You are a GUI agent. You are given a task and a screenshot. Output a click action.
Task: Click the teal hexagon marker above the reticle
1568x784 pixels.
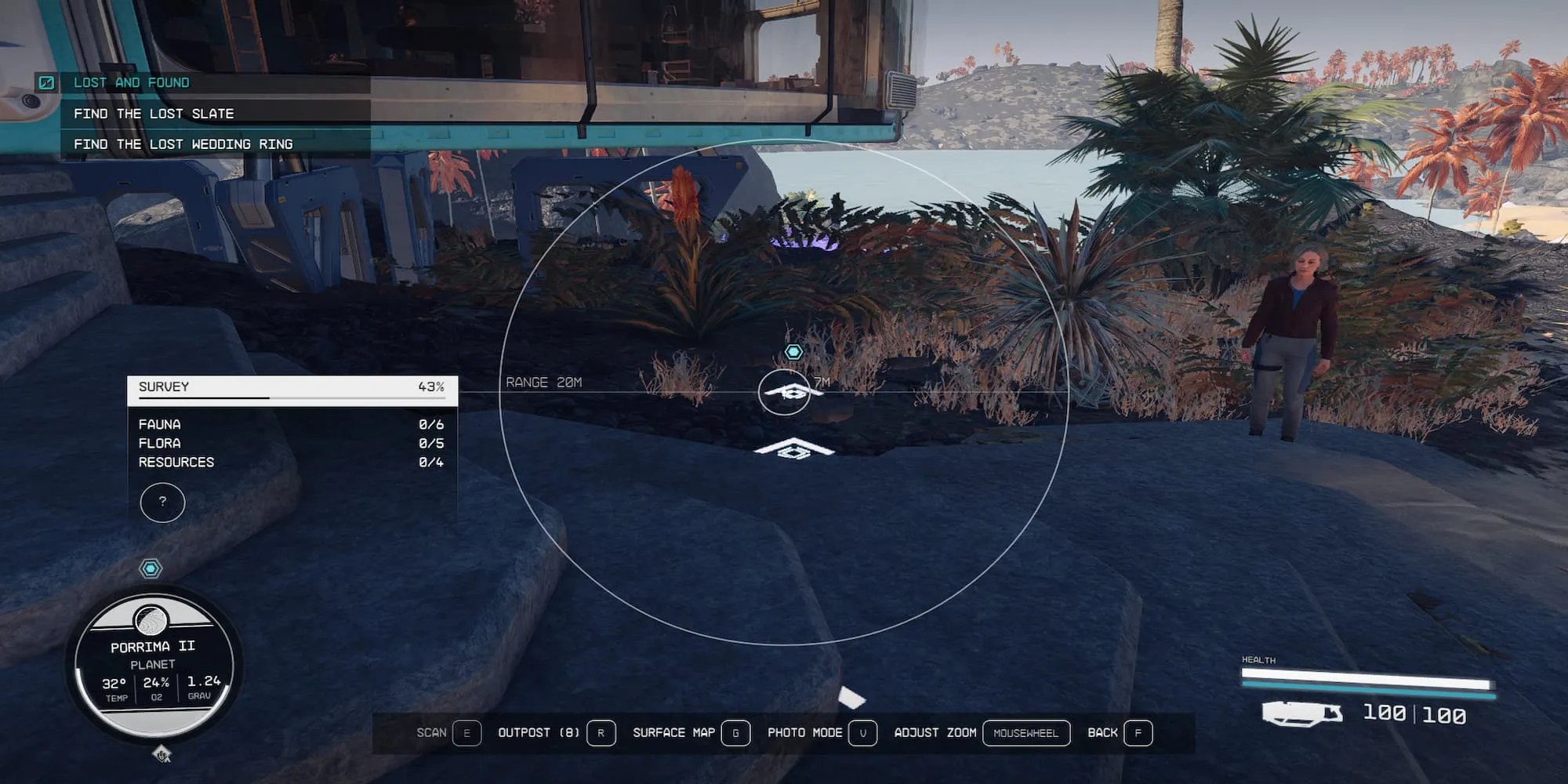point(794,351)
